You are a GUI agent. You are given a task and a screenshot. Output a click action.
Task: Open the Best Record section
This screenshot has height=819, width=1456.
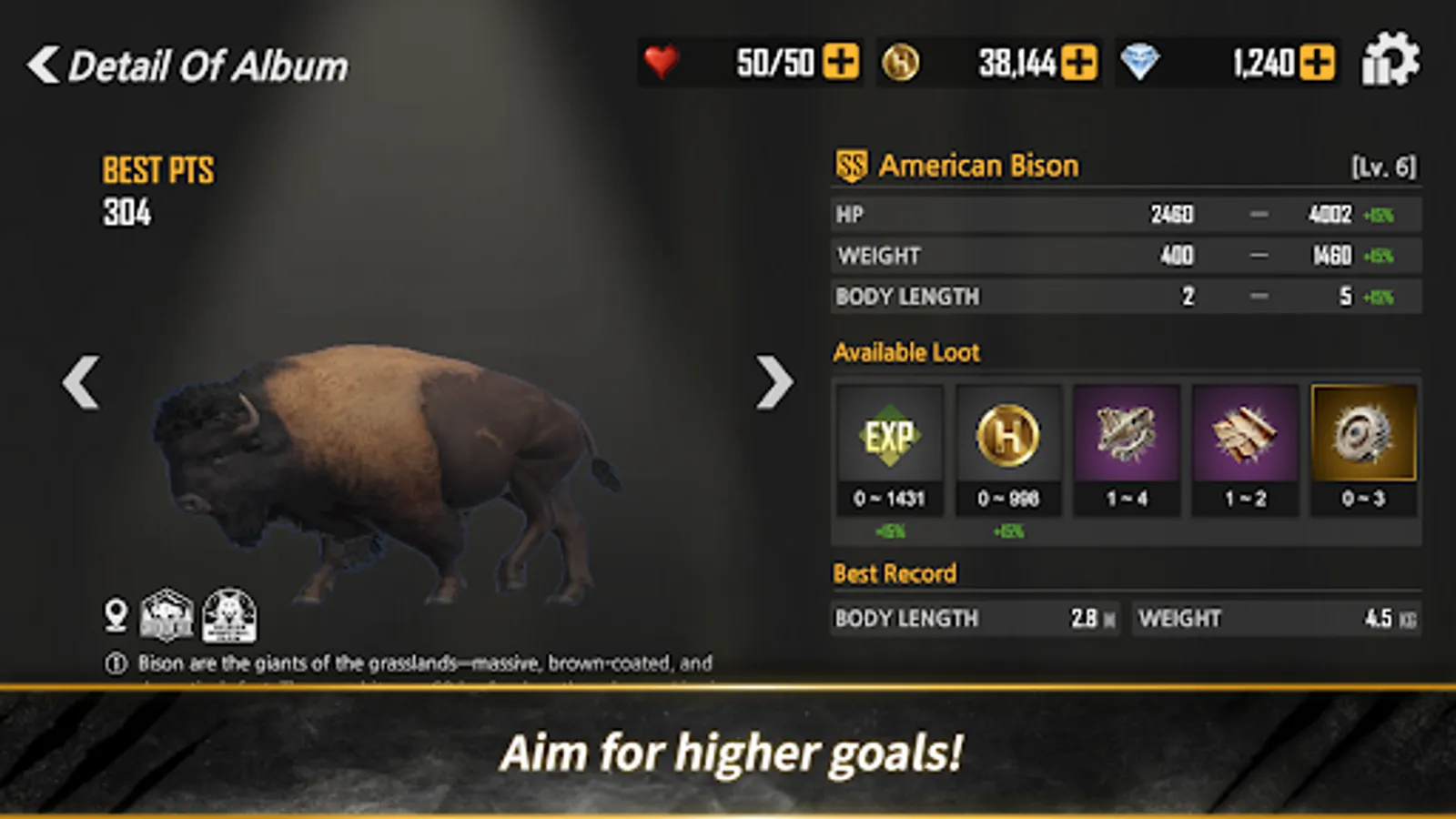coord(893,573)
